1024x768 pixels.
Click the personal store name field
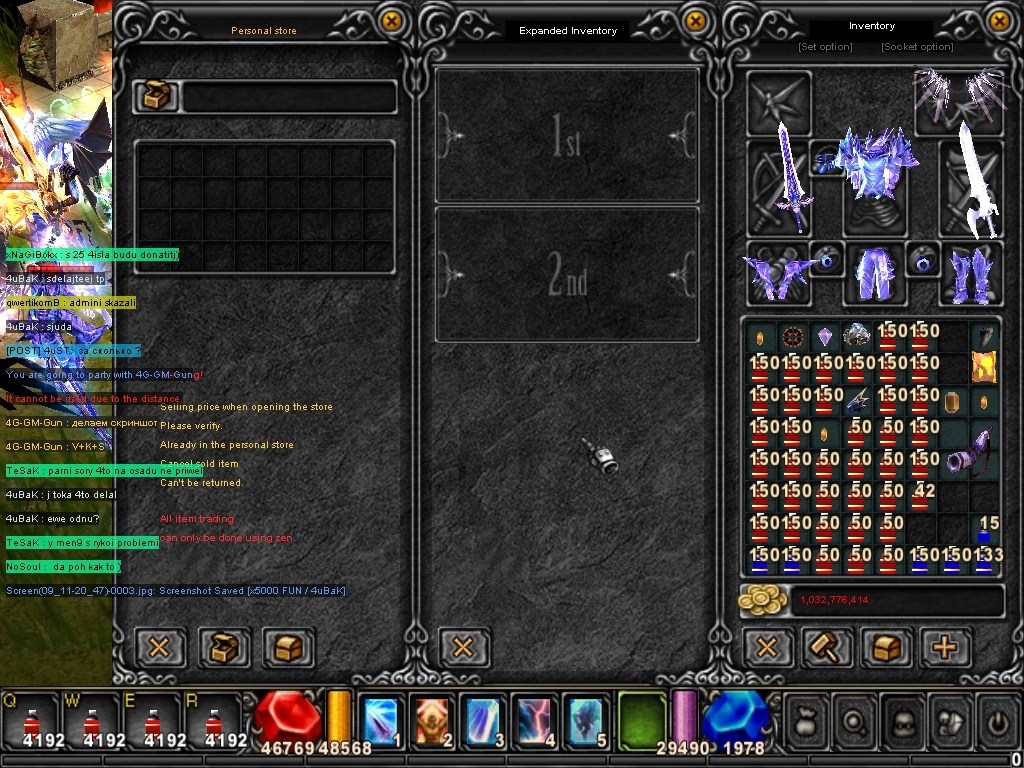point(289,97)
